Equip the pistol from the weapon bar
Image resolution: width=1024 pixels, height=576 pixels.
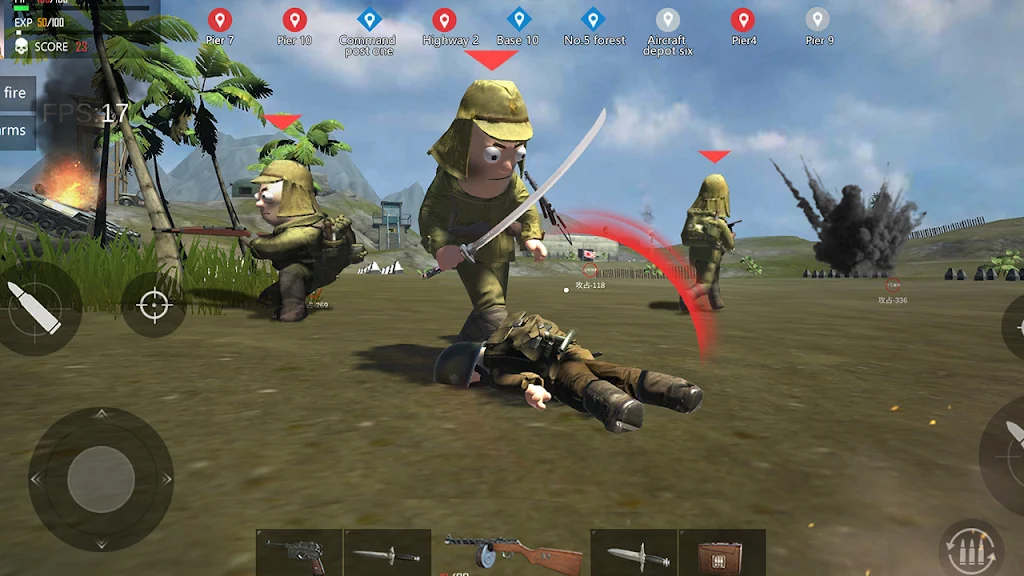click(299, 553)
